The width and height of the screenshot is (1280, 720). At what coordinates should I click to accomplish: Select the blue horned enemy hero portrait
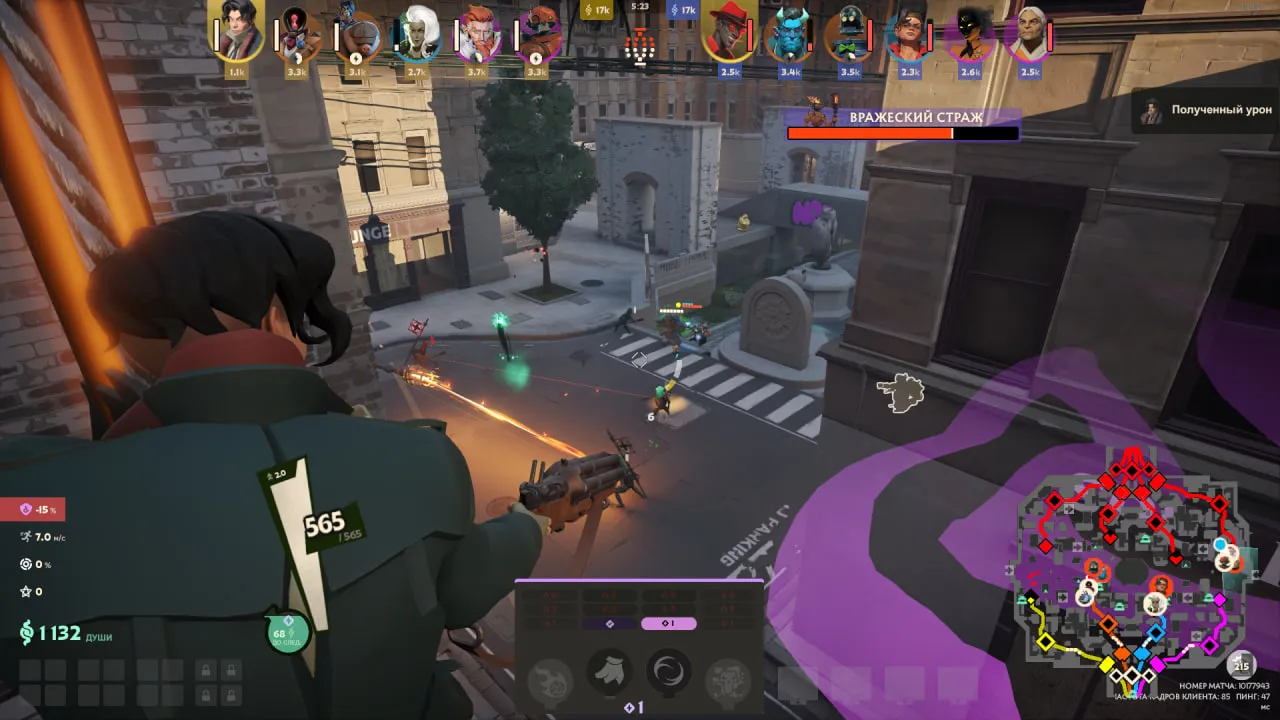[x=789, y=33]
